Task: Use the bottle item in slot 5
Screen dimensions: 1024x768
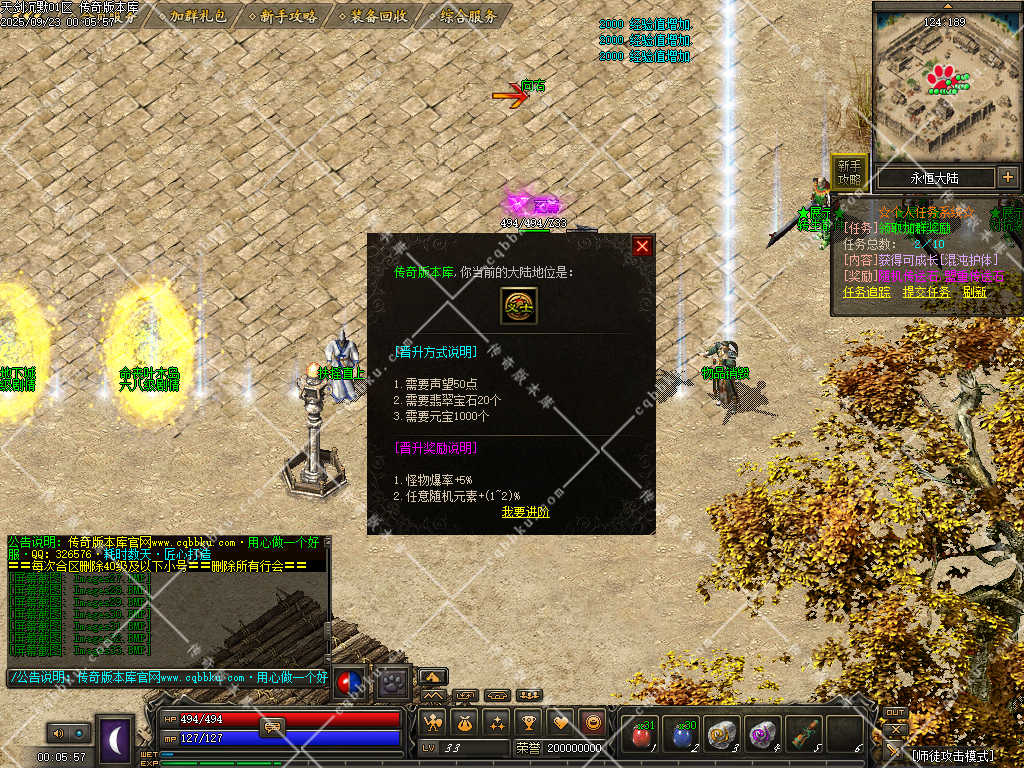Action: point(804,734)
